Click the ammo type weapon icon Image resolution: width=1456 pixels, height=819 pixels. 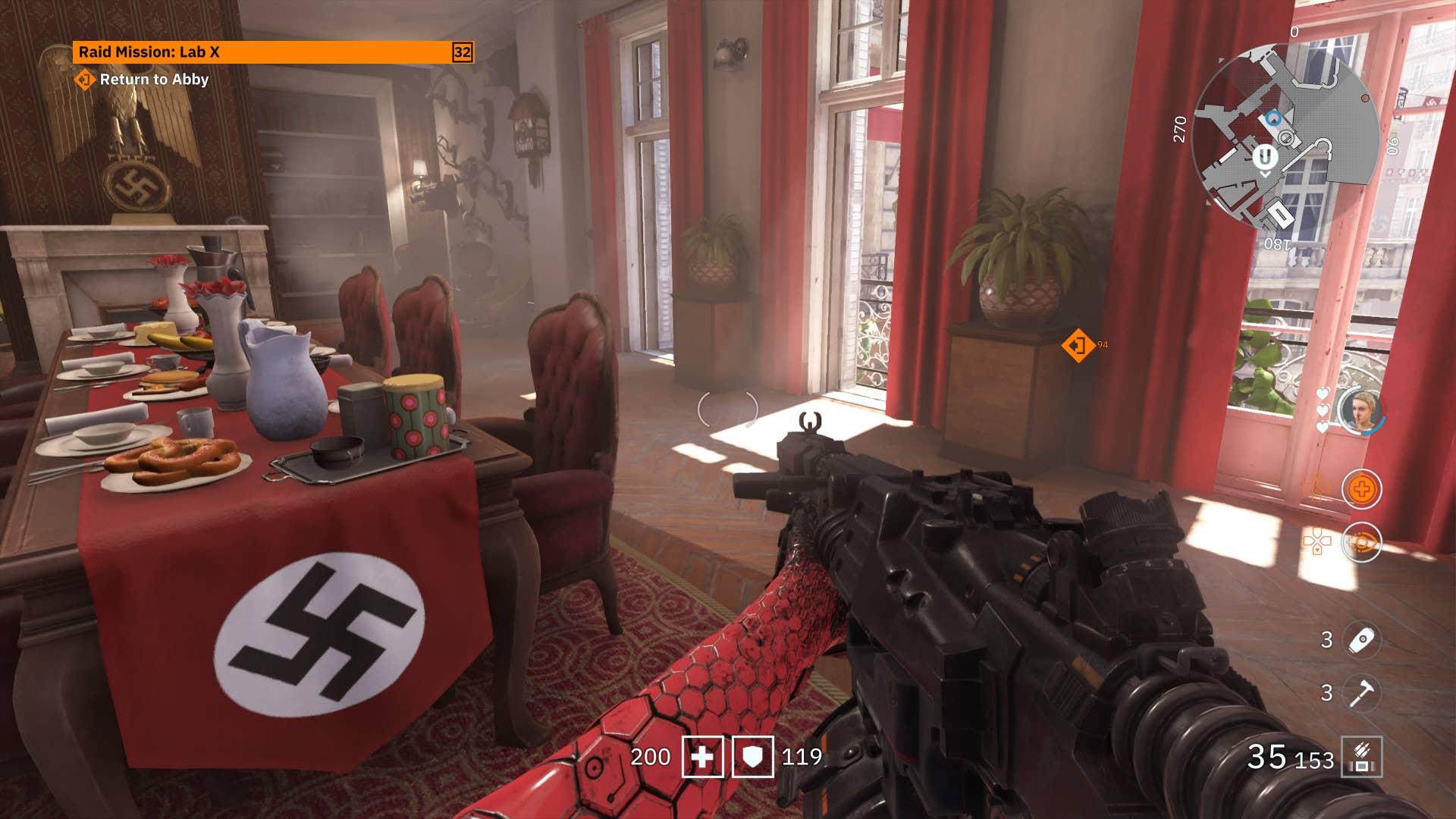click(x=1362, y=757)
